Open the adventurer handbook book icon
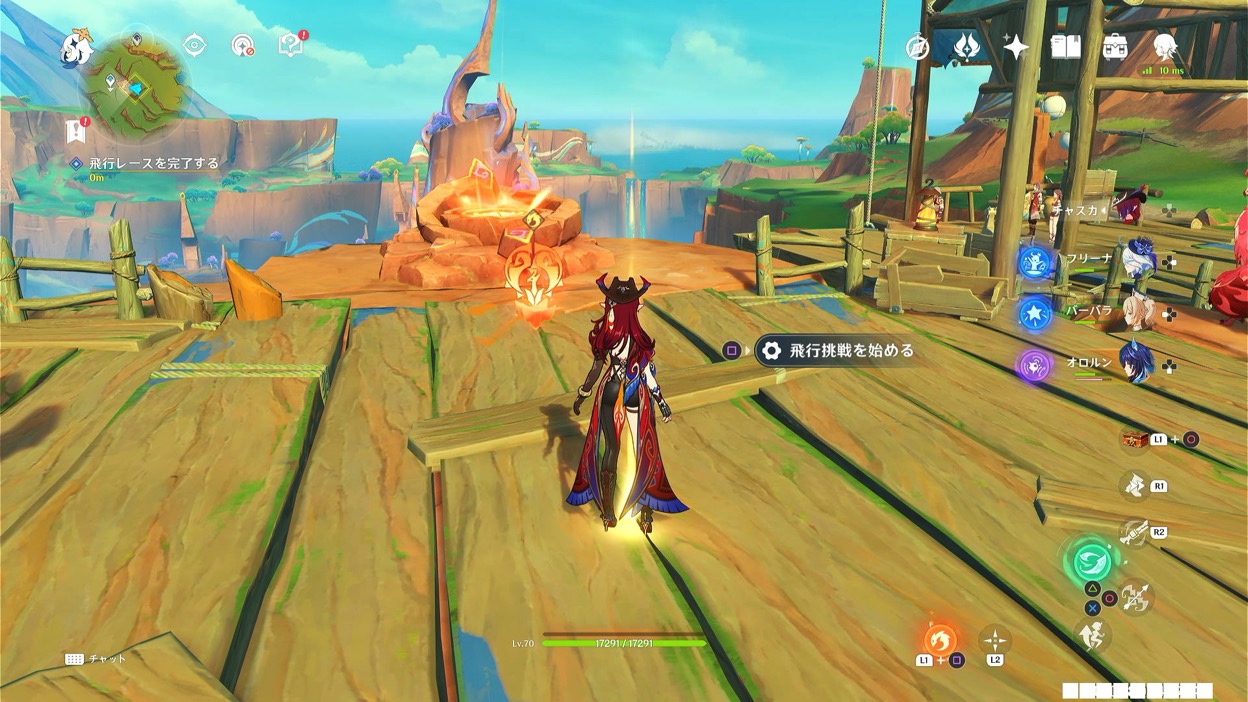The height and width of the screenshot is (702, 1248). pos(1065,47)
